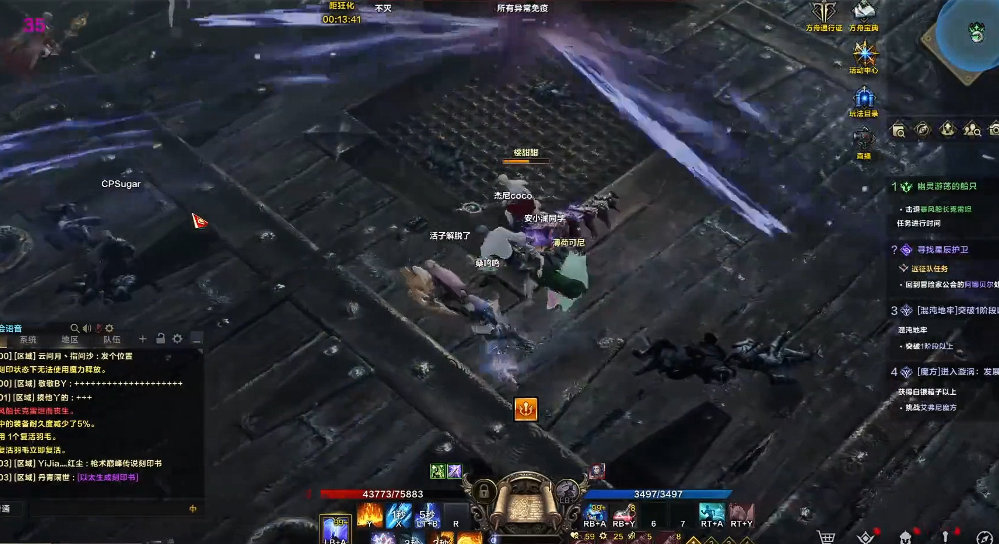Minimize the chat window
Screen dimensions: 999x544
195,340
